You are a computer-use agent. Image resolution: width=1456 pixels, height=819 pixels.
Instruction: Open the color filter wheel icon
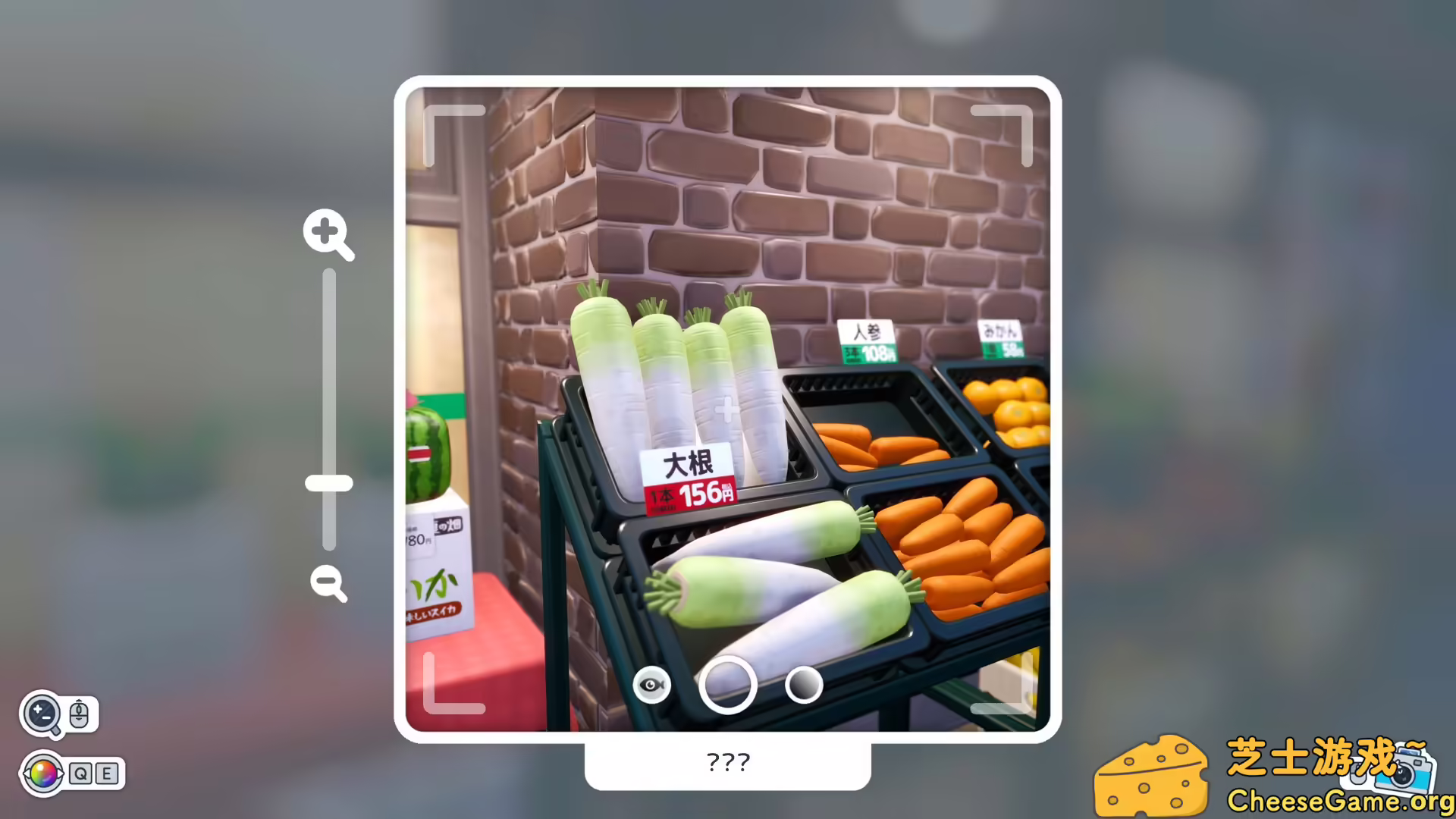[43, 773]
